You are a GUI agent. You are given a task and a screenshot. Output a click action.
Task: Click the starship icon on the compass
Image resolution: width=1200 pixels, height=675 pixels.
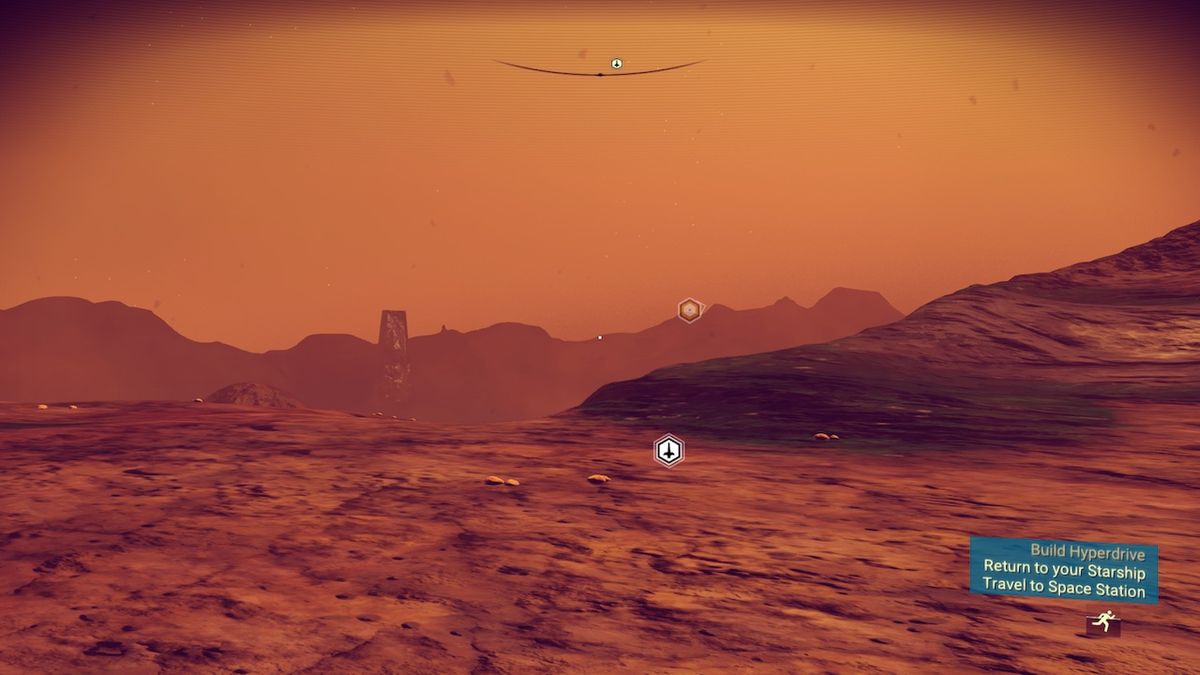[617, 64]
